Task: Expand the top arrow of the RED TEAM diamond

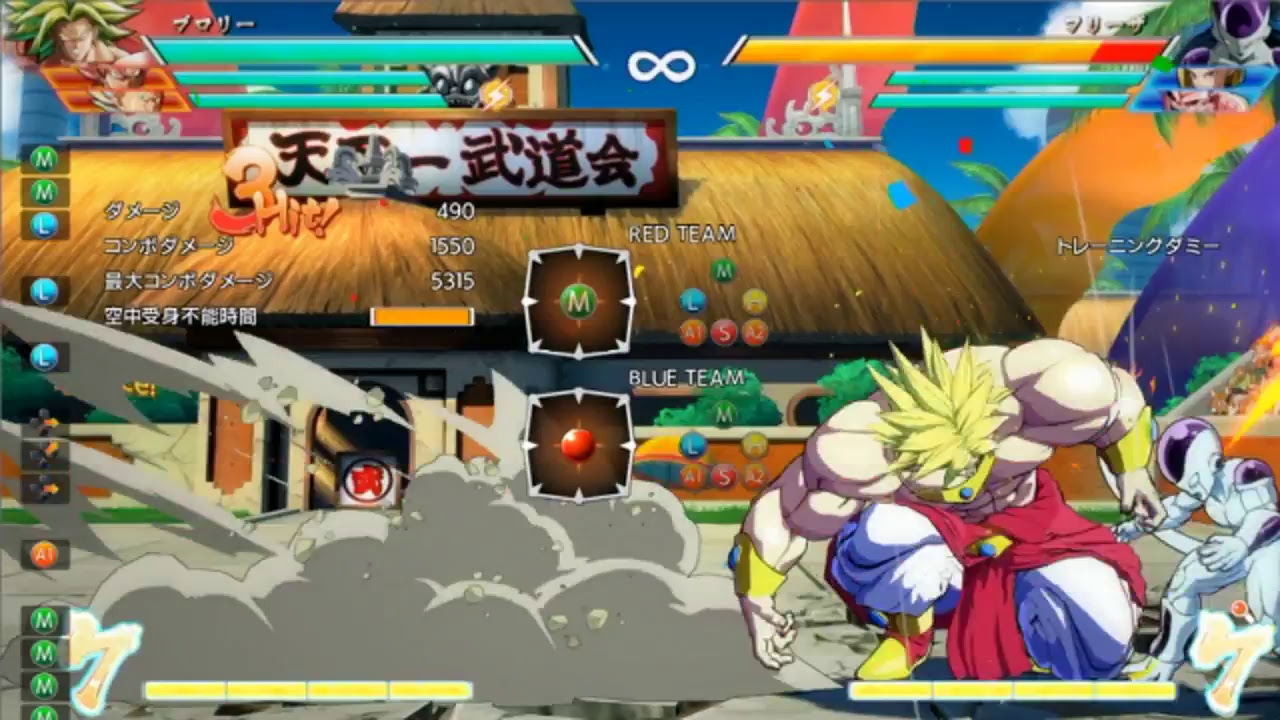Action: point(578,250)
